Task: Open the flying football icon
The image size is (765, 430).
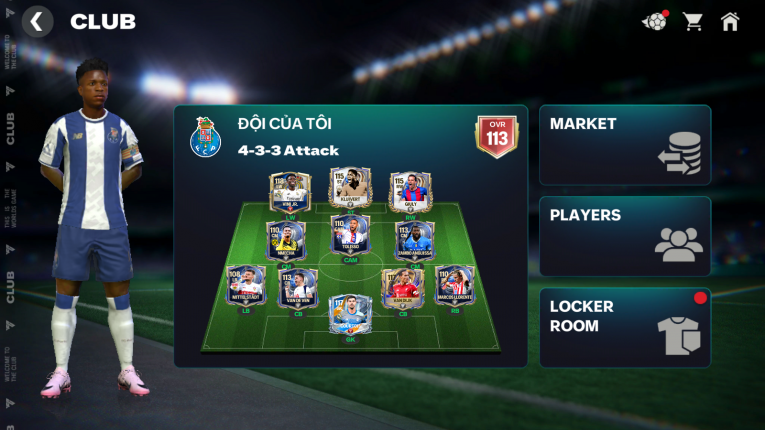Action: [x=654, y=21]
